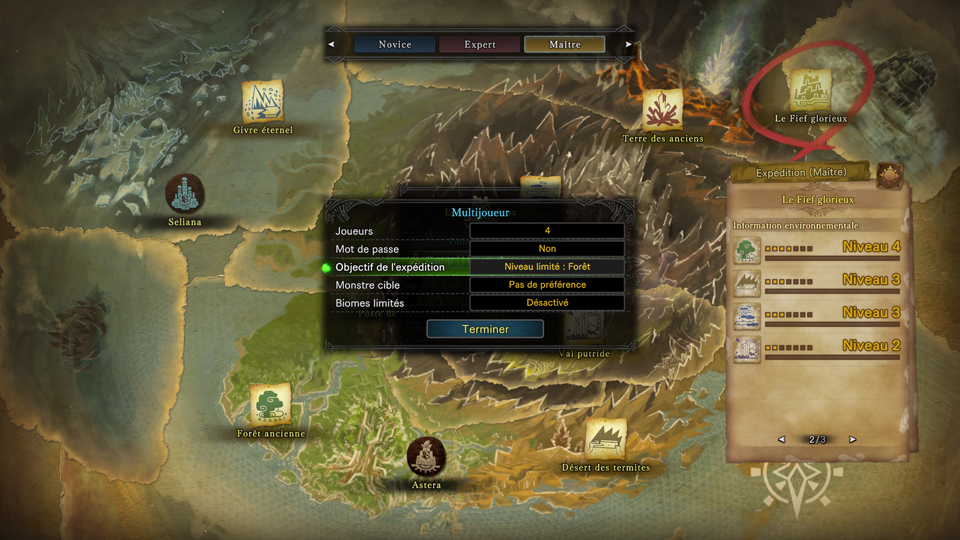The height and width of the screenshot is (540, 960).
Task: Set the Monstre cible preference
Action: pos(547,285)
